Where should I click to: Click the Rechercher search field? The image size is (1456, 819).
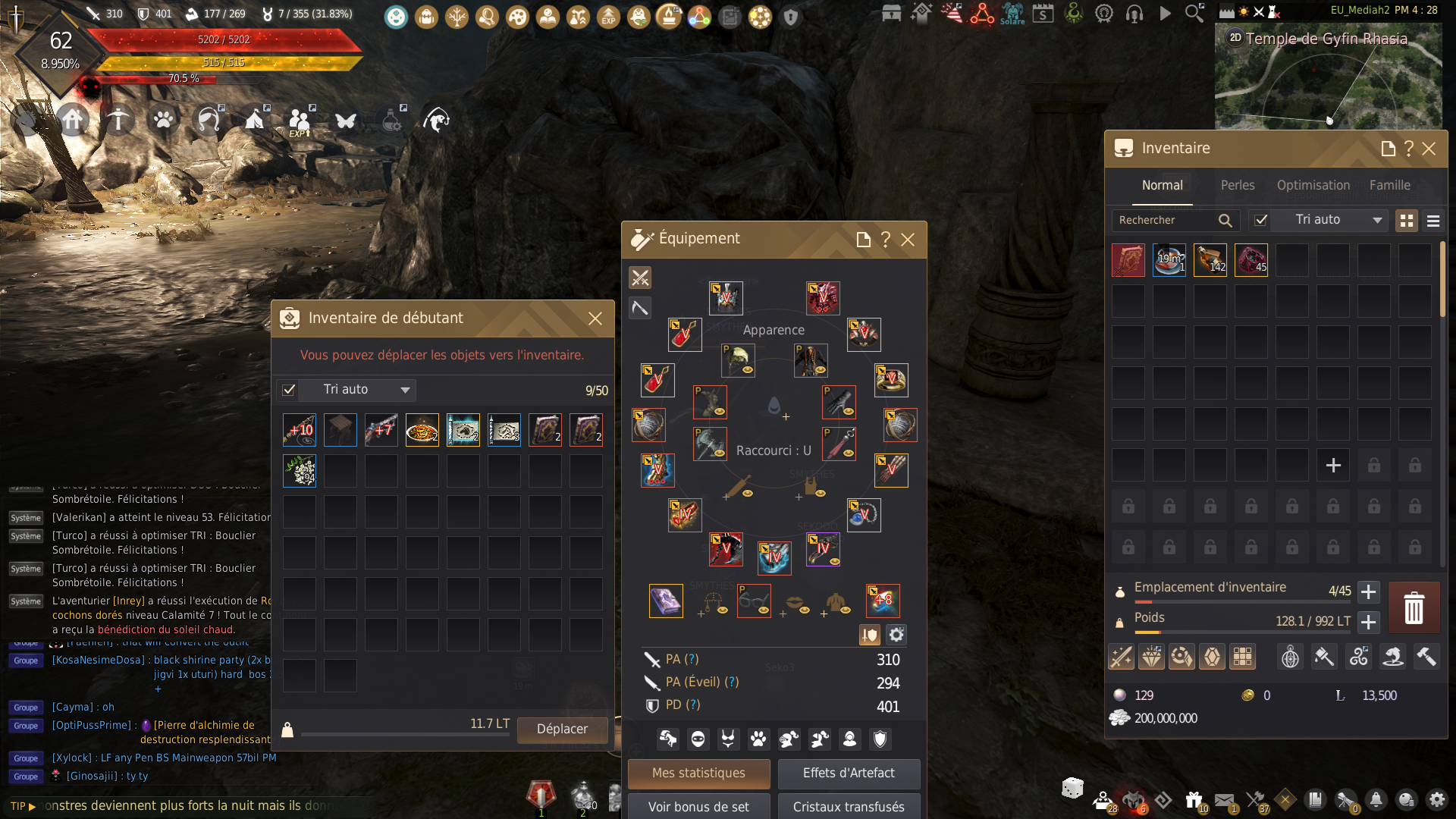1168,220
